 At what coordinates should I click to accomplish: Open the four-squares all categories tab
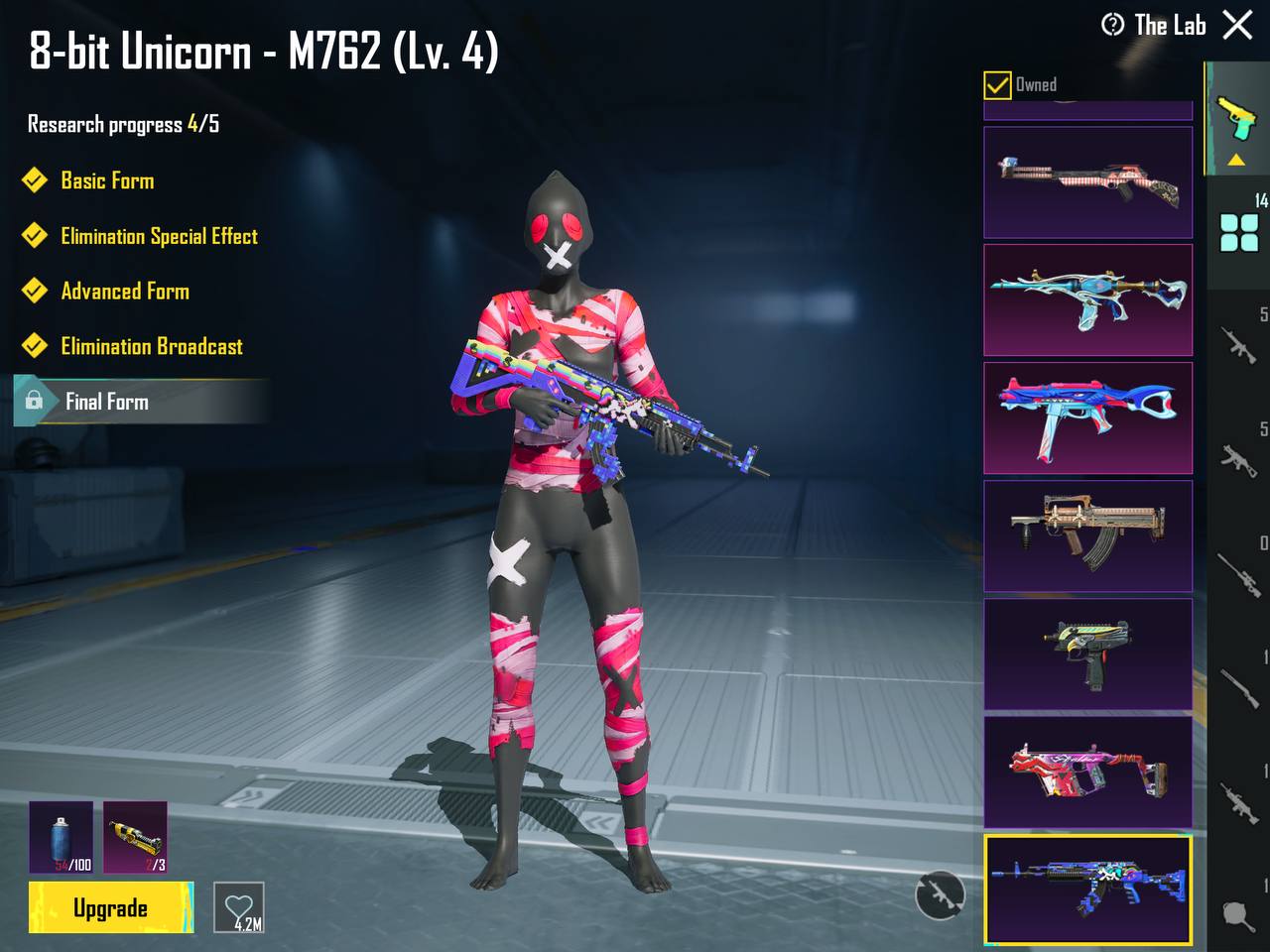pos(1239,232)
